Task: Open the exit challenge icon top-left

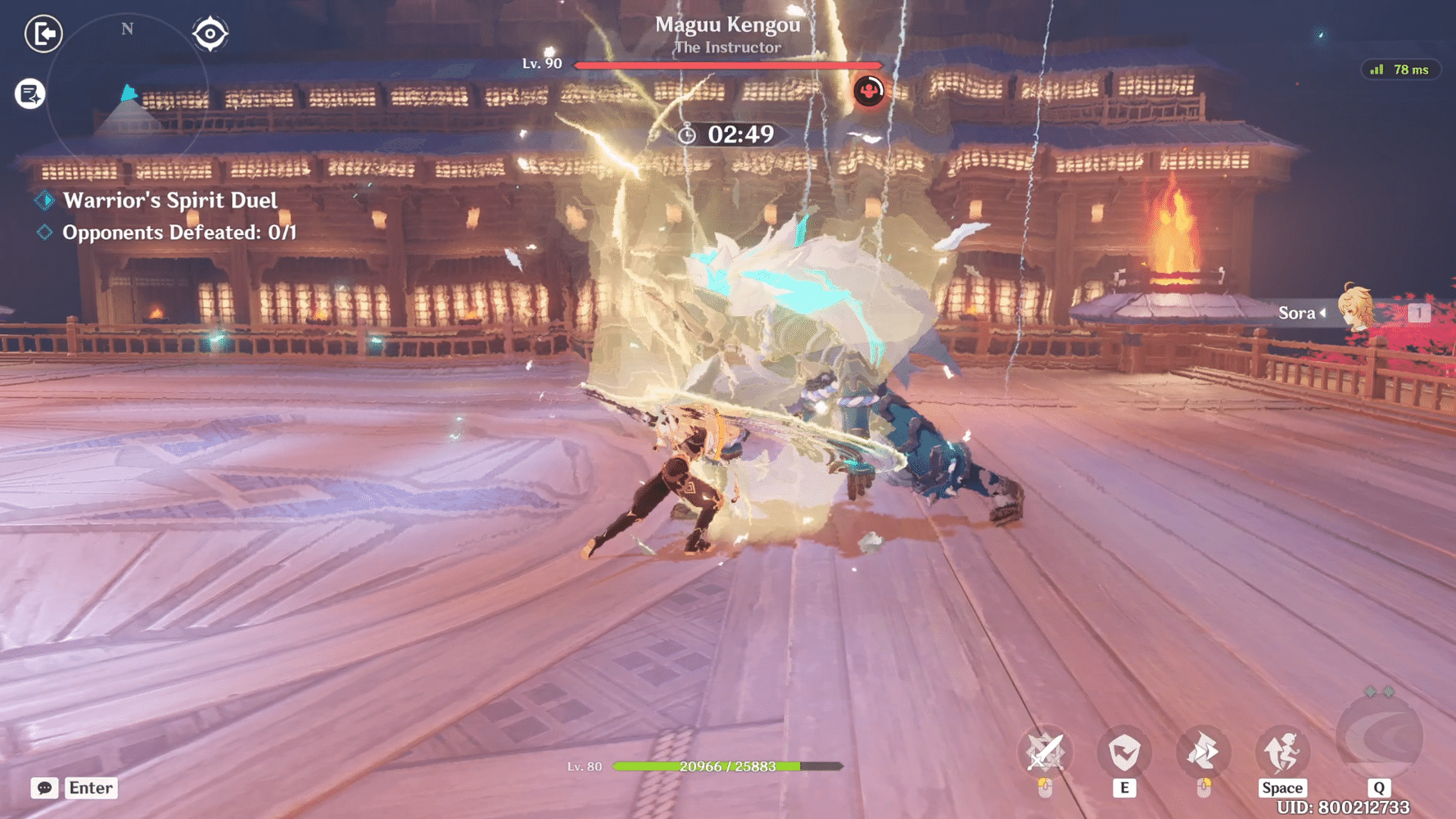Action: (43, 34)
